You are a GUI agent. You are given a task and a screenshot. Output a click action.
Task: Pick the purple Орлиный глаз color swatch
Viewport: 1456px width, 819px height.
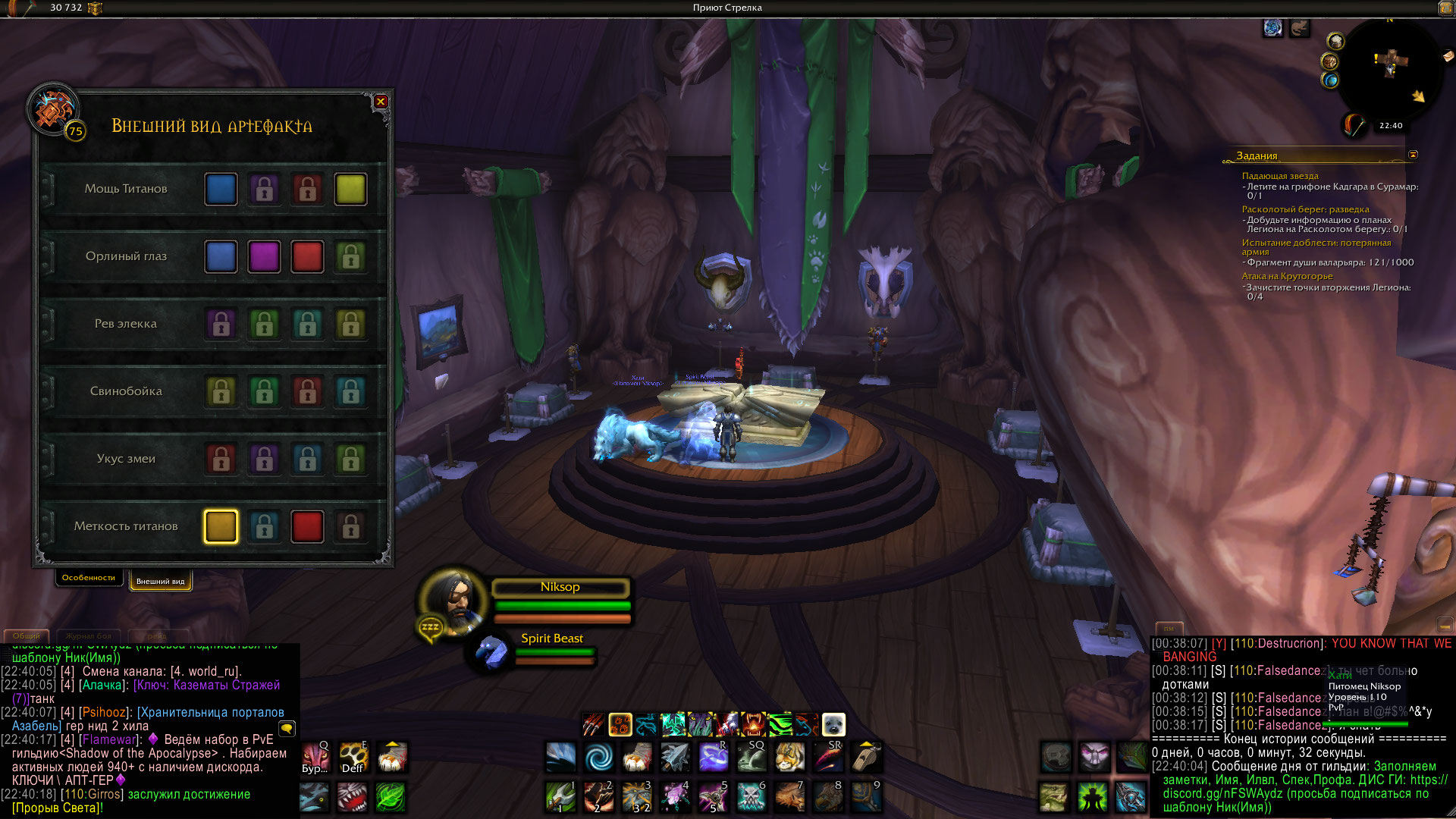click(x=264, y=256)
